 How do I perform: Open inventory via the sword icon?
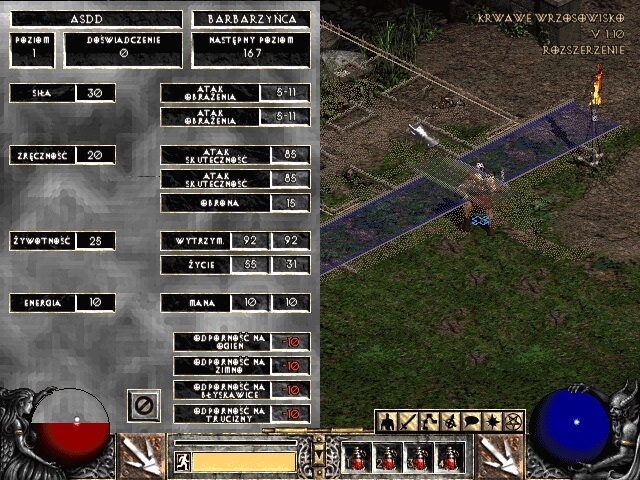[x=408, y=422]
